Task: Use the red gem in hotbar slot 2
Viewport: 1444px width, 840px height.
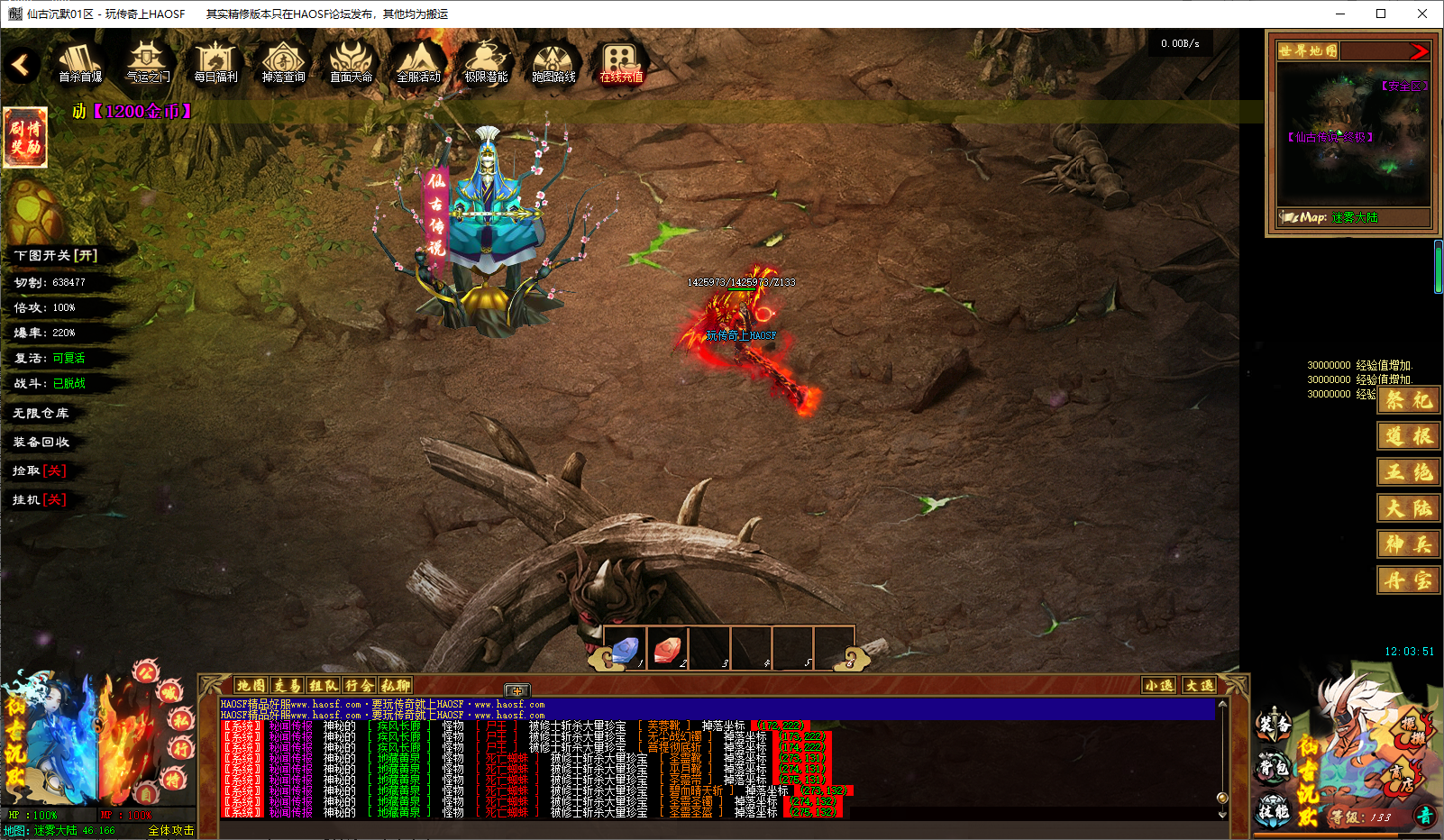Action: click(667, 649)
